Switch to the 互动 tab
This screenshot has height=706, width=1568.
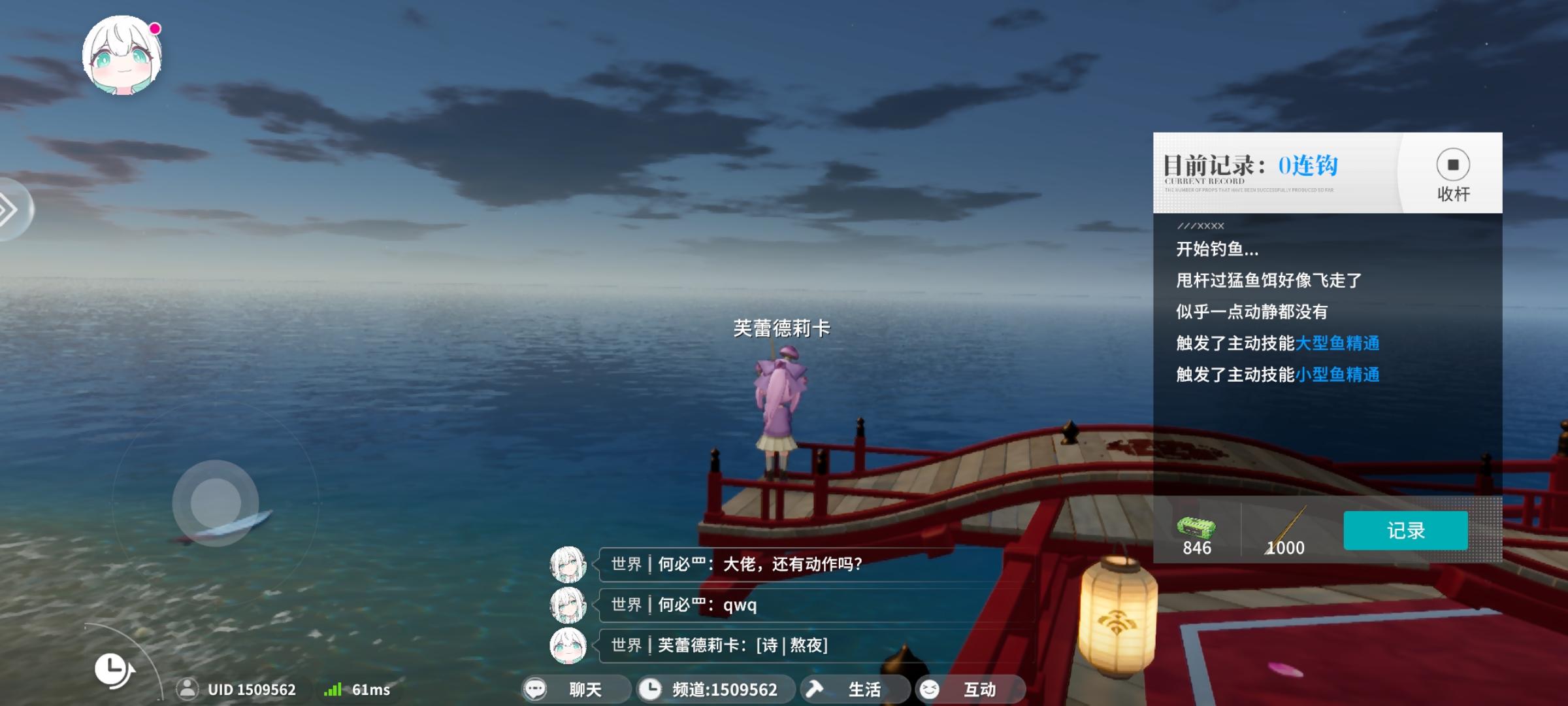972,690
